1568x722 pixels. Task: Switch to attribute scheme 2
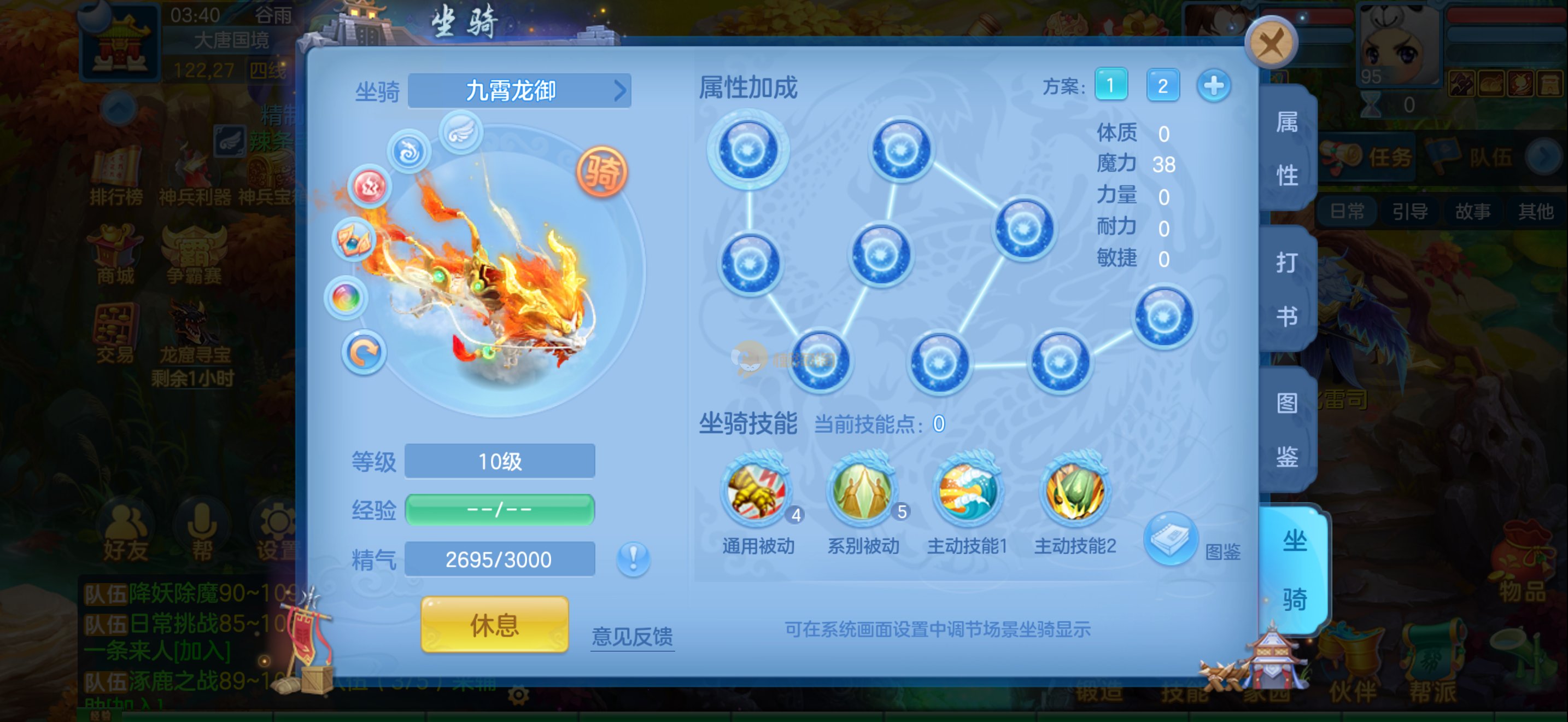coord(1162,85)
